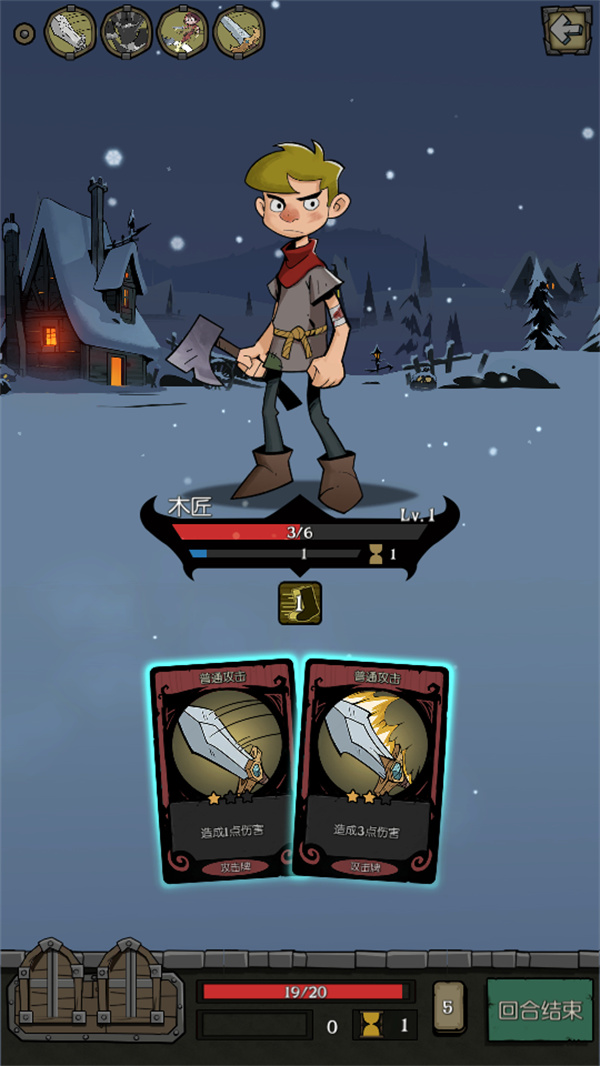Image resolution: width=600 pixels, height=1066 pixels.
Task: Select the red-haired character skill icon
Action: [x=183, y=33]
